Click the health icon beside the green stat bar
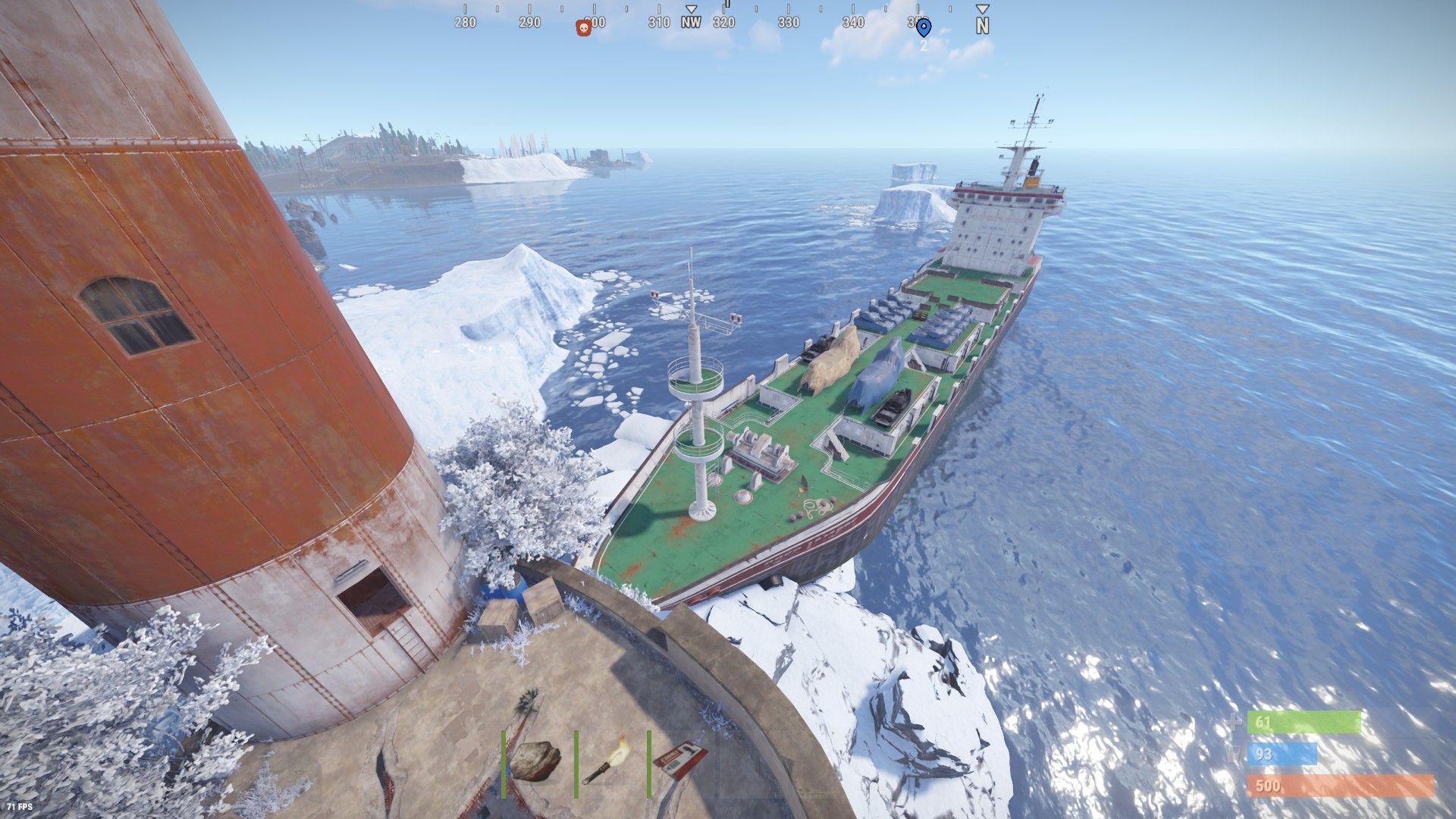This screenshot has height=819, width=1456. coord(1235,721)
